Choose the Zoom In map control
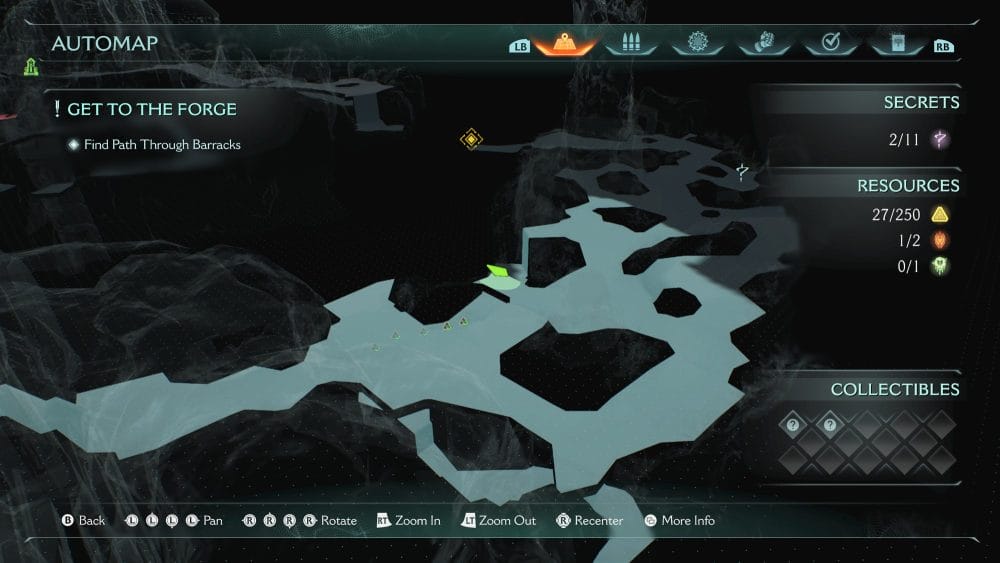1000x563 pixels. [408, 521]
